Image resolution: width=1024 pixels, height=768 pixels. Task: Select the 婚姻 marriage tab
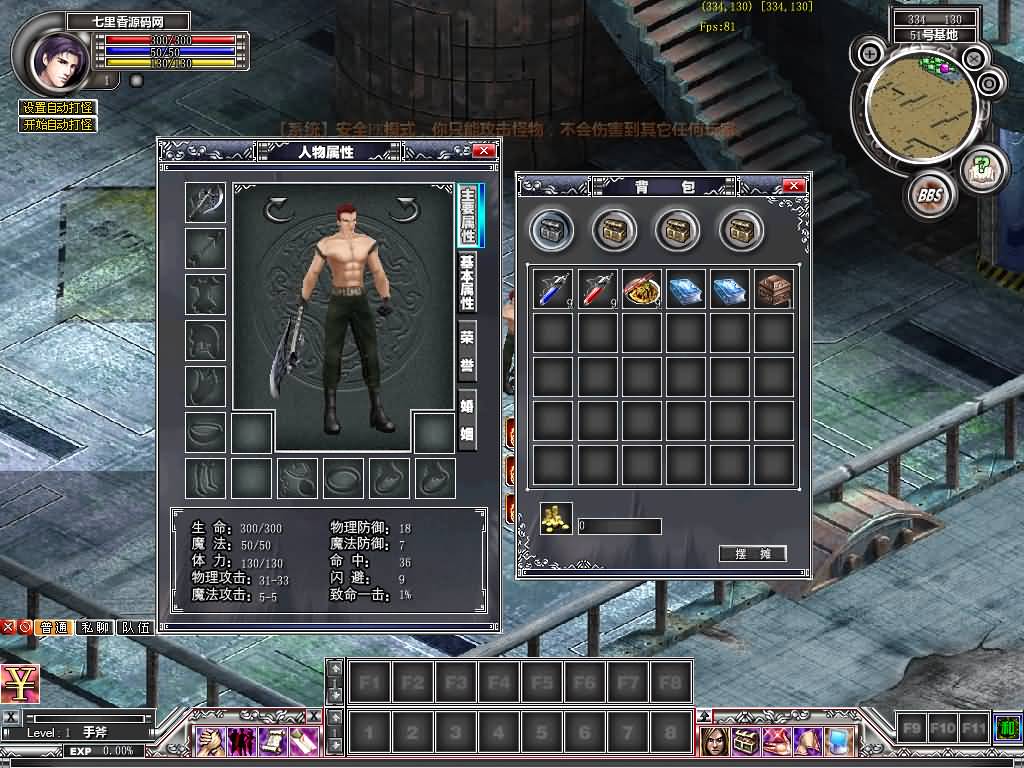pyautogui.click(x=466, y=419)
